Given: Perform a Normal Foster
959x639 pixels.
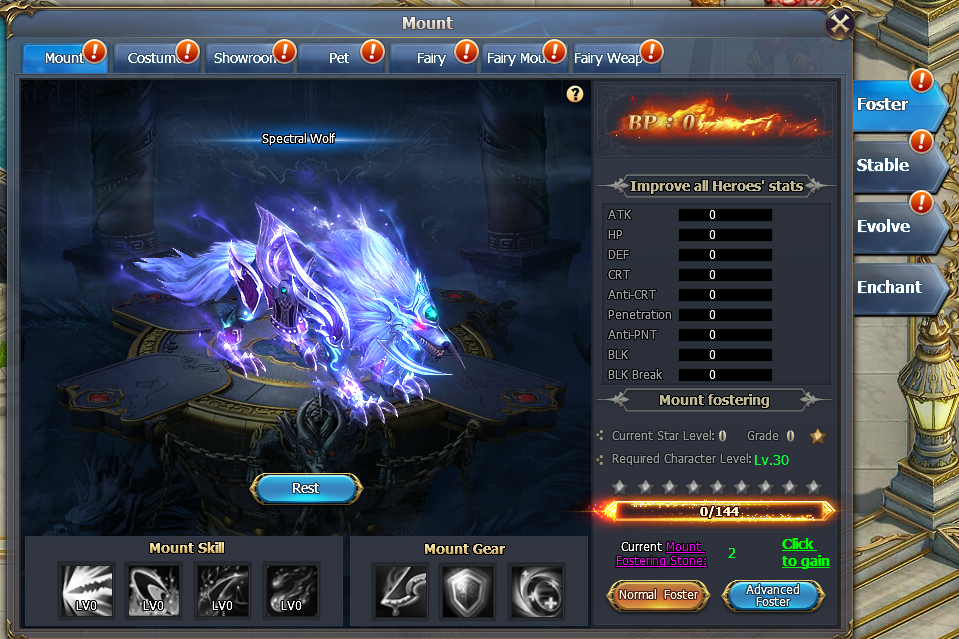Looking at the screenshot, I should [658, 595].
